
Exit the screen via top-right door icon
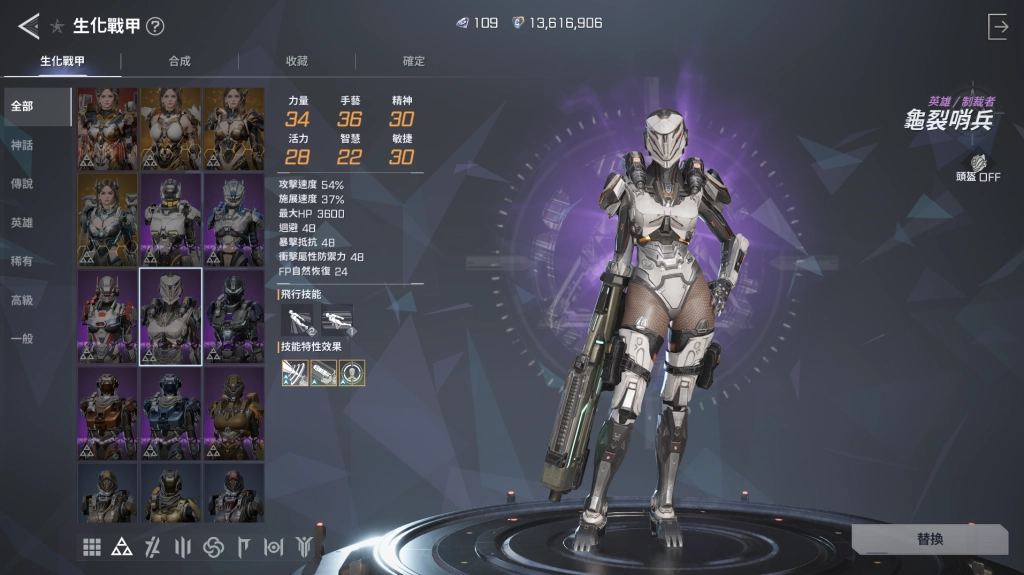click(998, 27)
